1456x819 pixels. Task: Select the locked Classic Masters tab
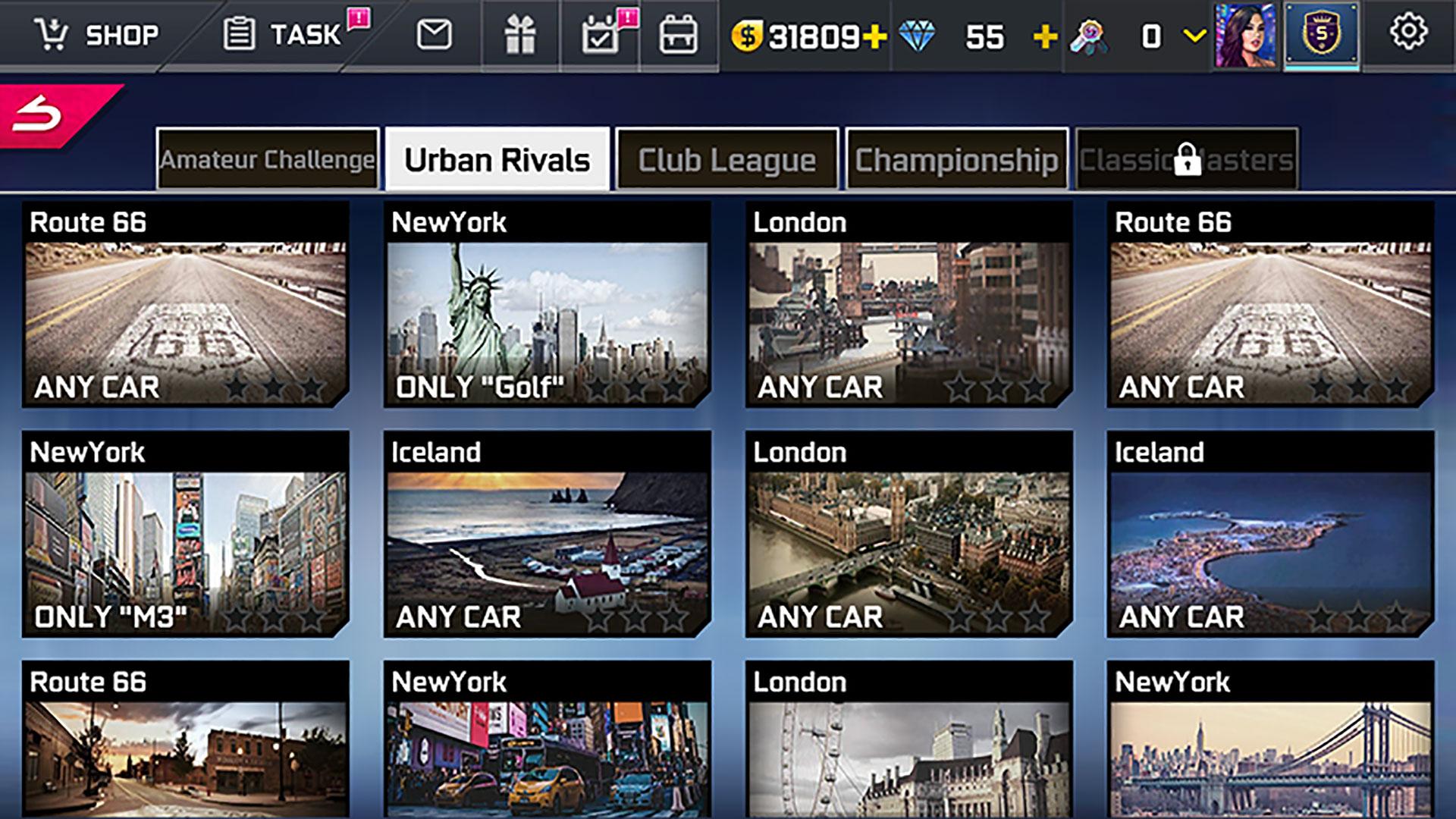(x=1185, y=158)
